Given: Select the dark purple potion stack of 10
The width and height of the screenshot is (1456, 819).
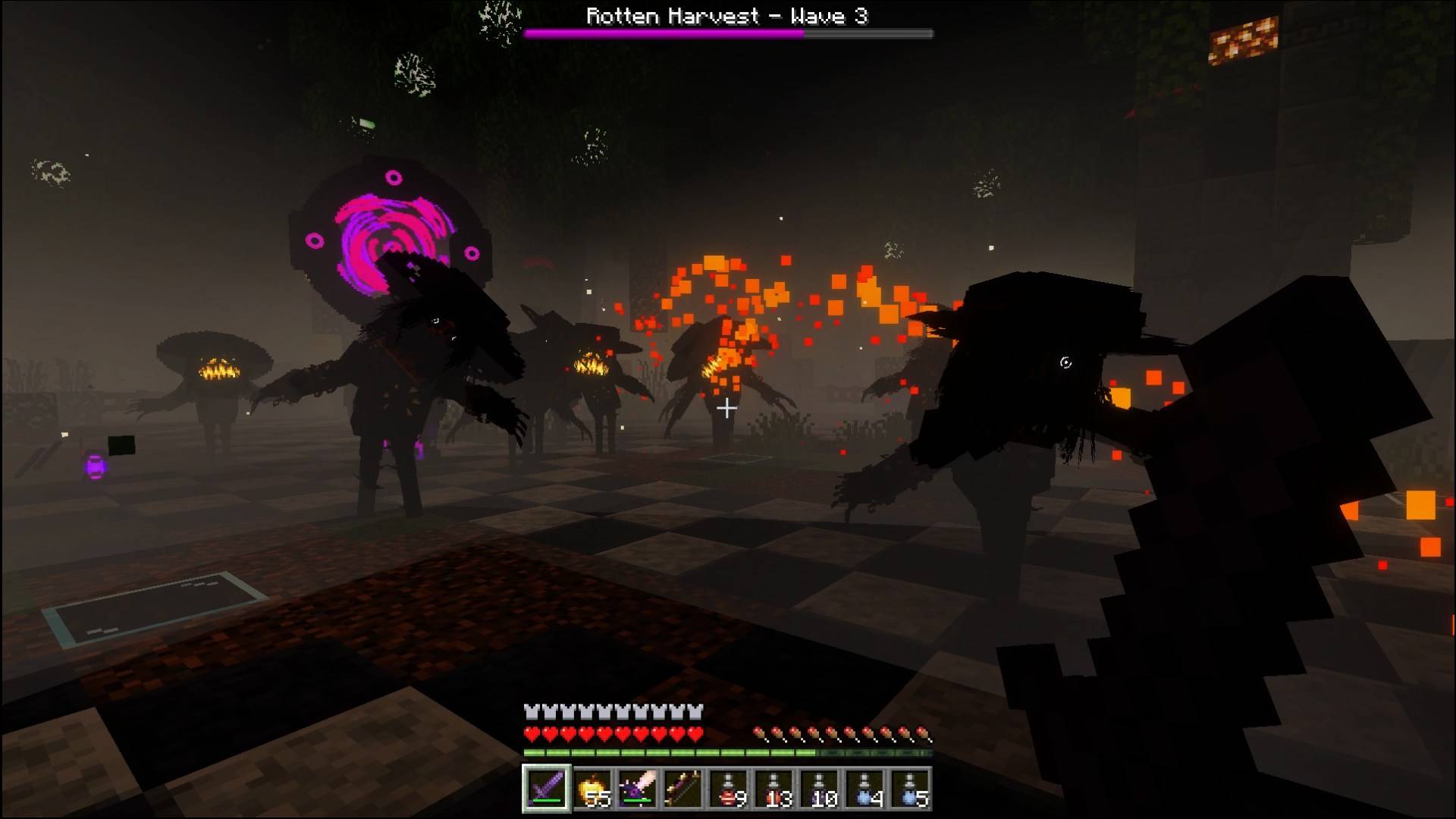Looking at the screenshot, I should tap(820, 789).
